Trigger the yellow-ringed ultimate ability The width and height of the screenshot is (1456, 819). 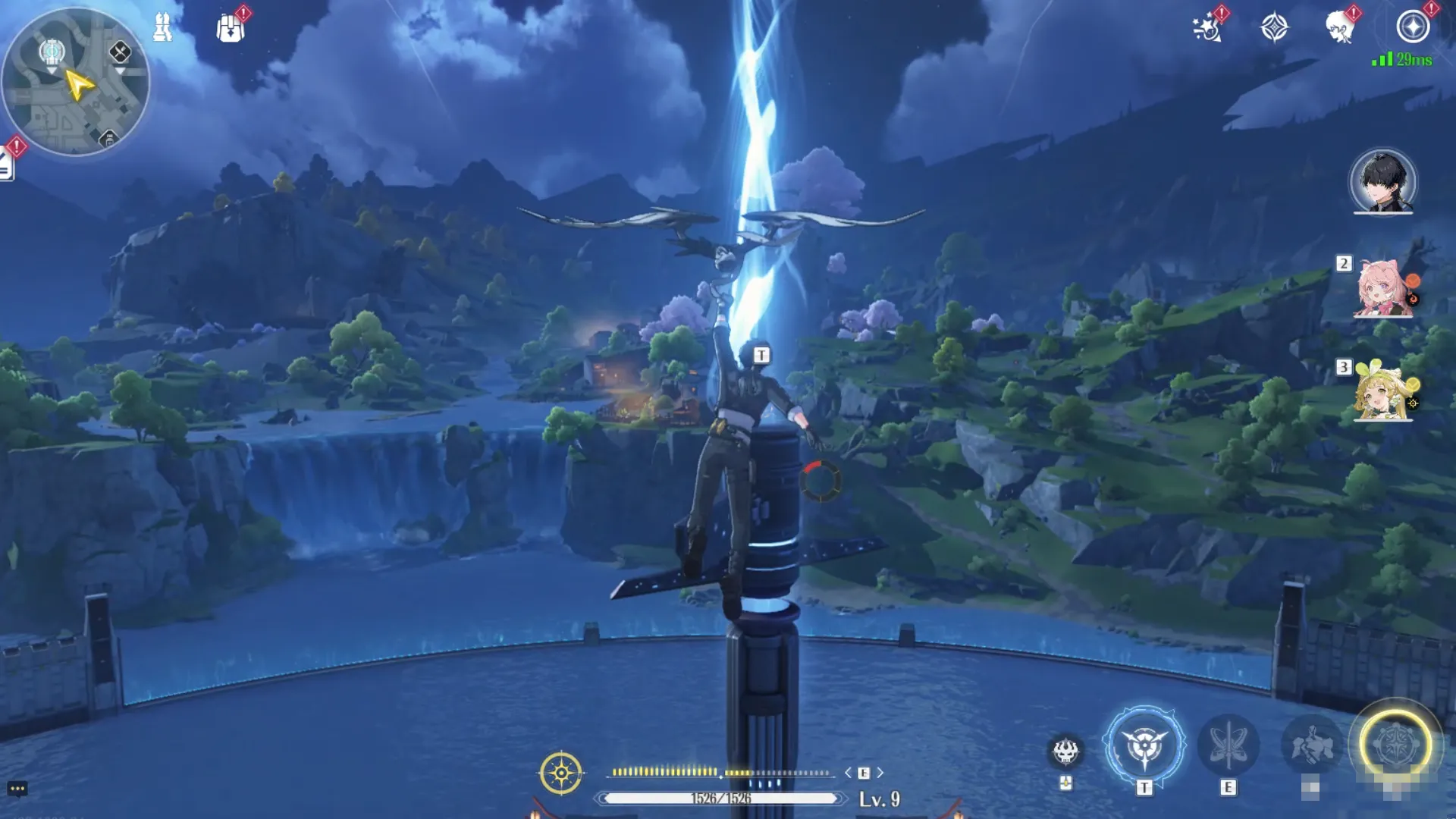pos(1395,745)
